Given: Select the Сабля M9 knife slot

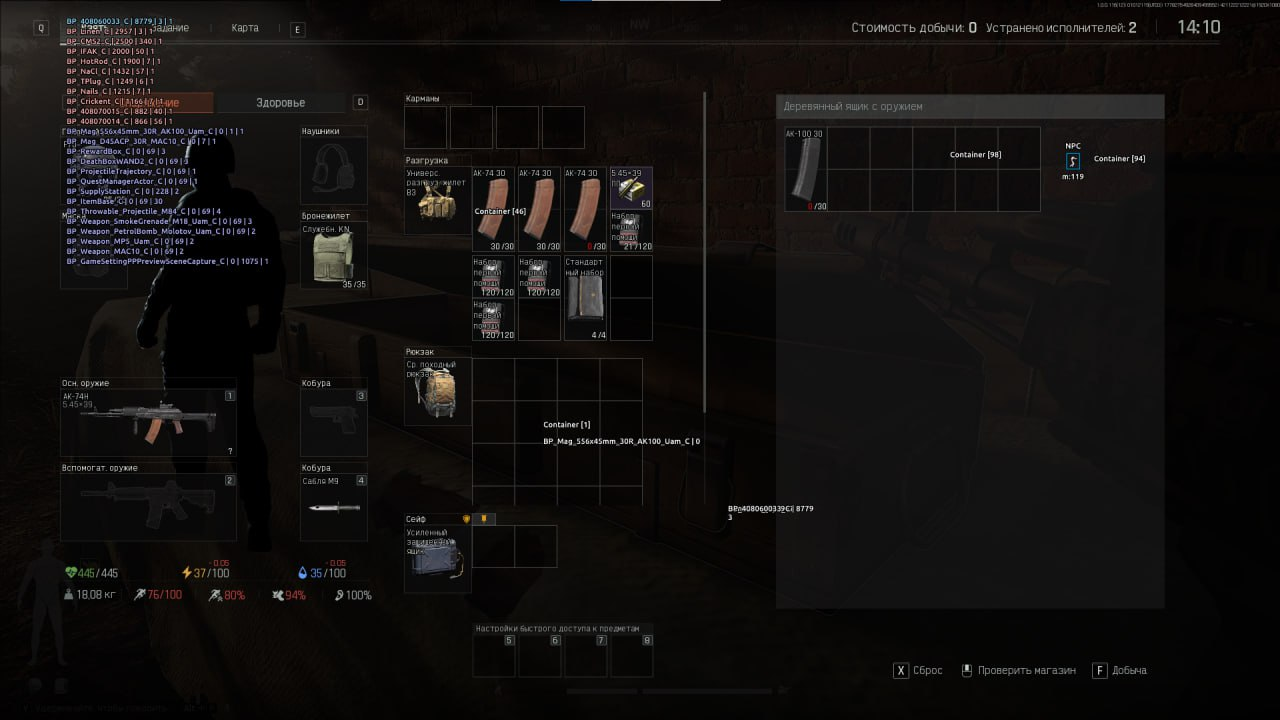Looking at the screenshot, I should pos(333,507).
